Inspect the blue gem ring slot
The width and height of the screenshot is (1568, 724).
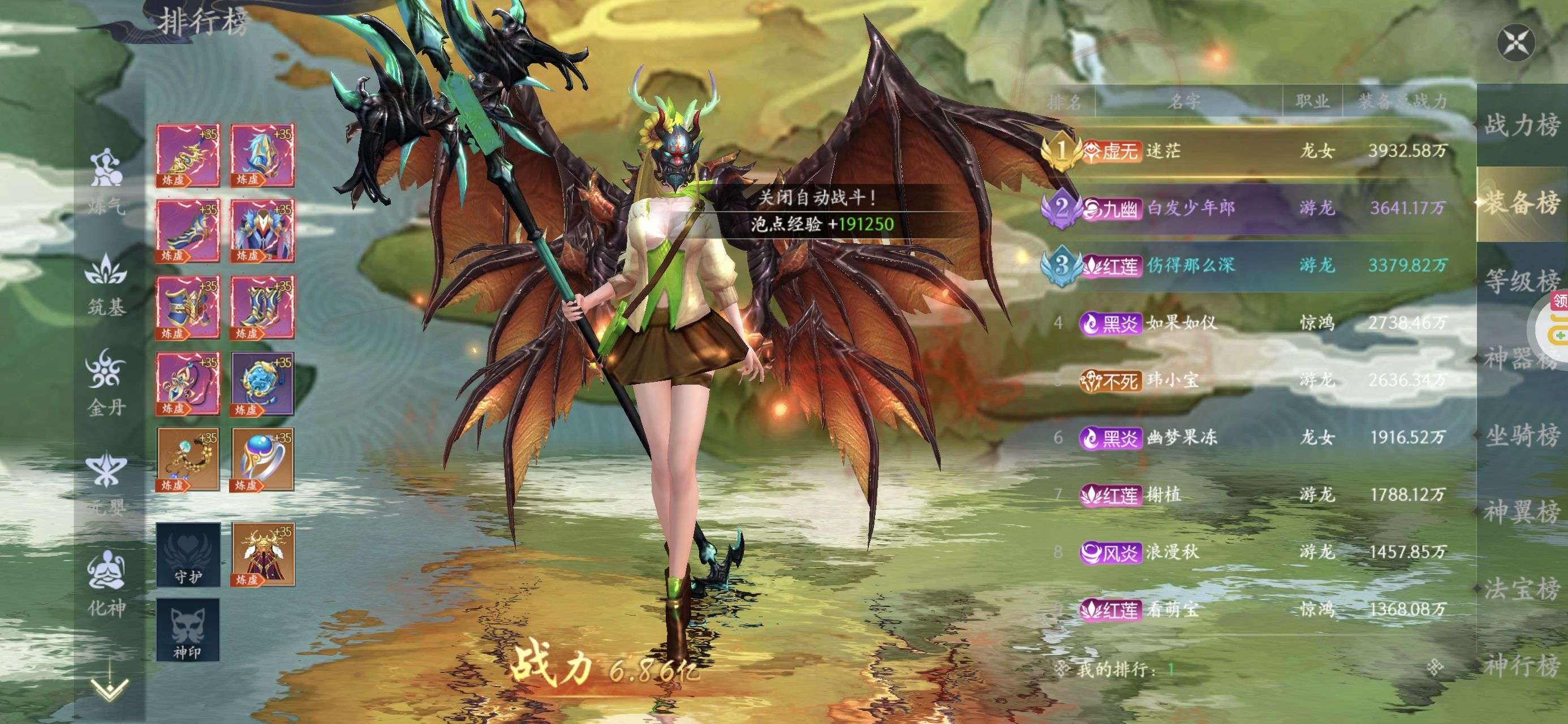262,459
